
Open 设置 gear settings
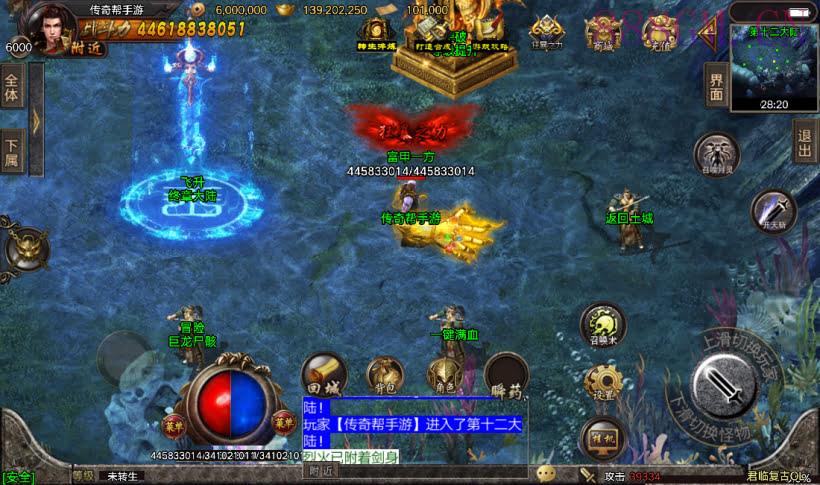603,382
